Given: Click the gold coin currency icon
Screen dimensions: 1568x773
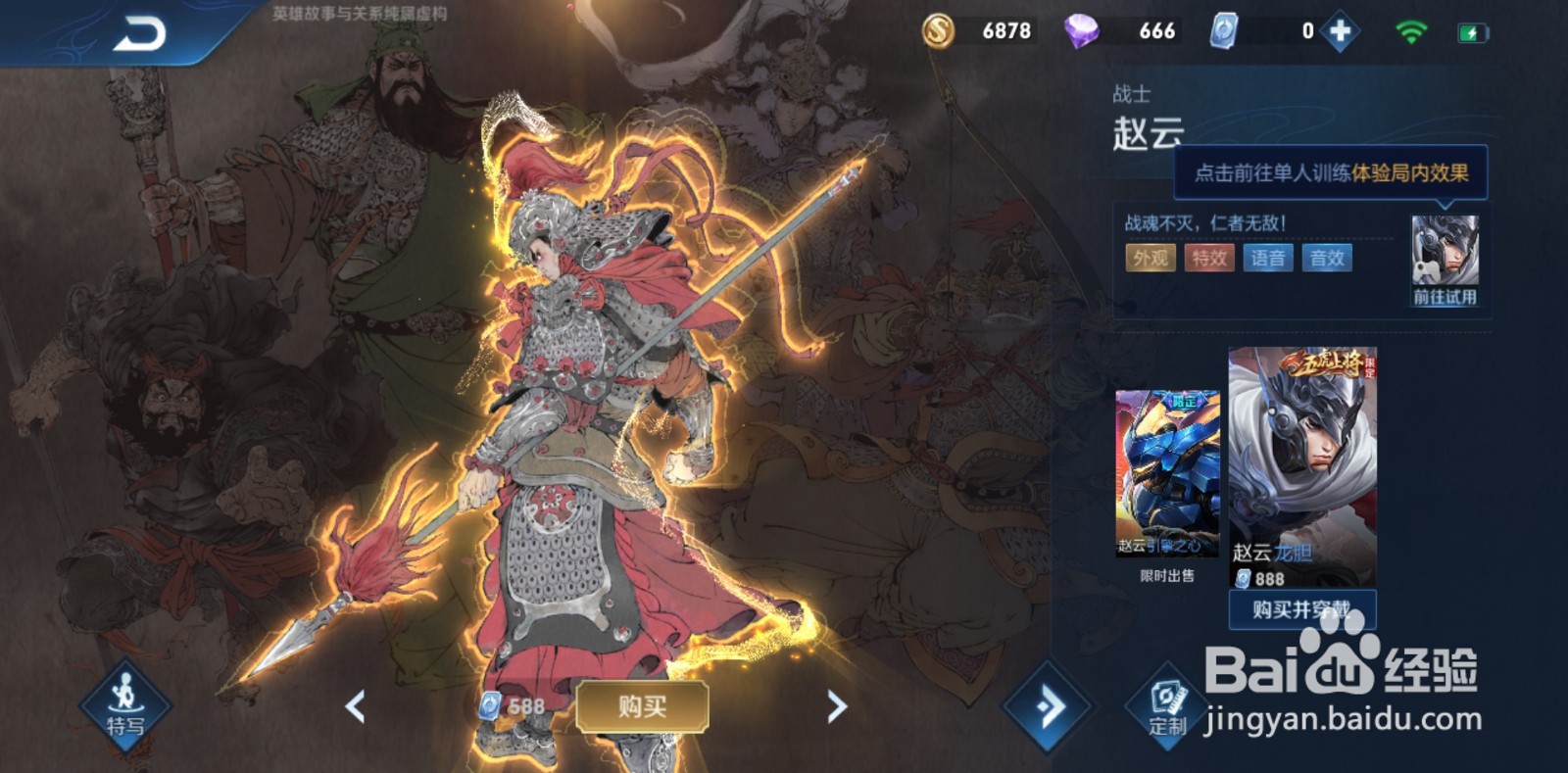Looking at the screenshot, I should [940, 31].
